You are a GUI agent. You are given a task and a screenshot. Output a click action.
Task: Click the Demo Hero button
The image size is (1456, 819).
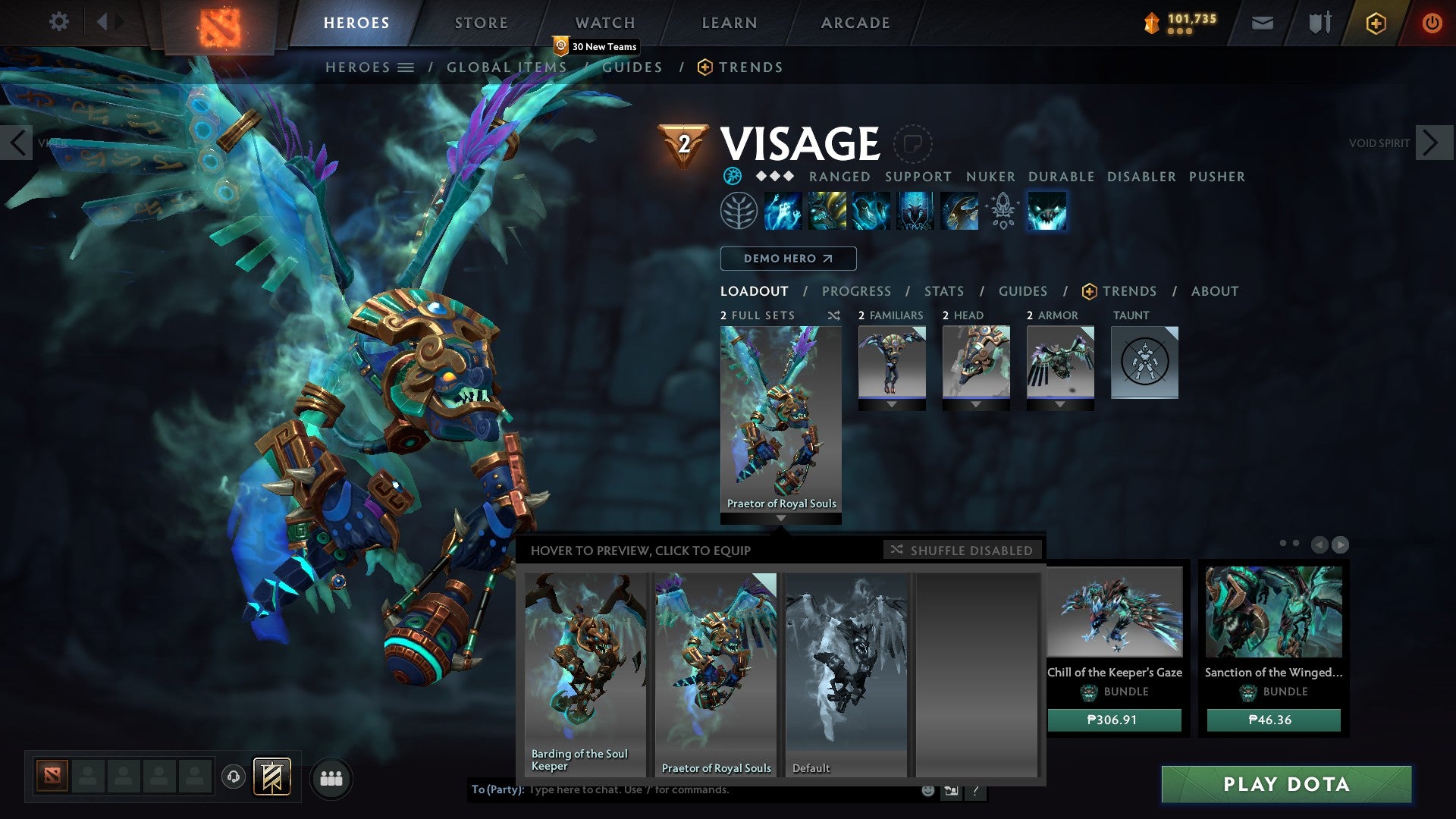788,259
